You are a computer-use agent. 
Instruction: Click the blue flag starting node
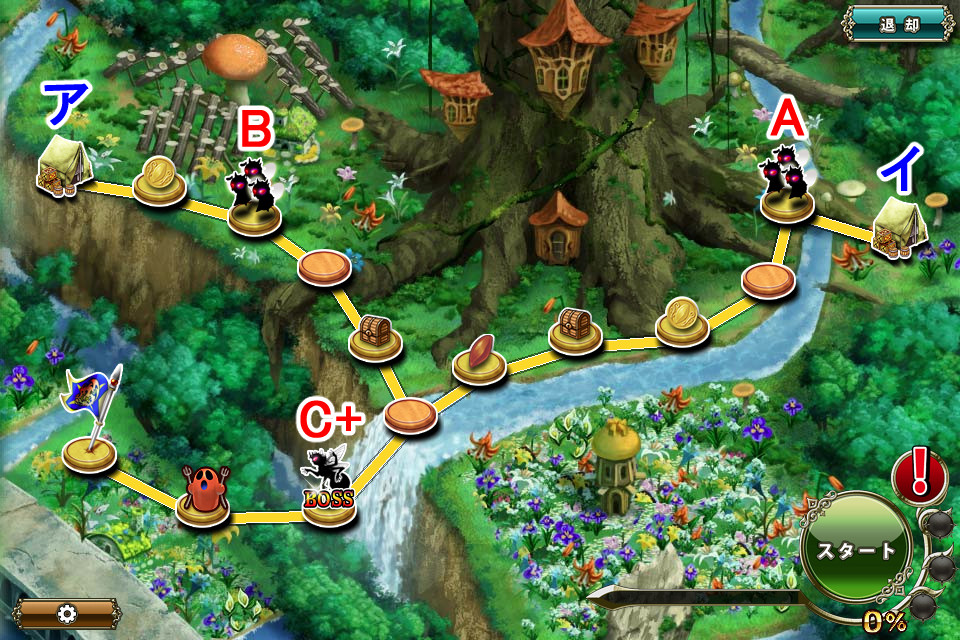90,420
